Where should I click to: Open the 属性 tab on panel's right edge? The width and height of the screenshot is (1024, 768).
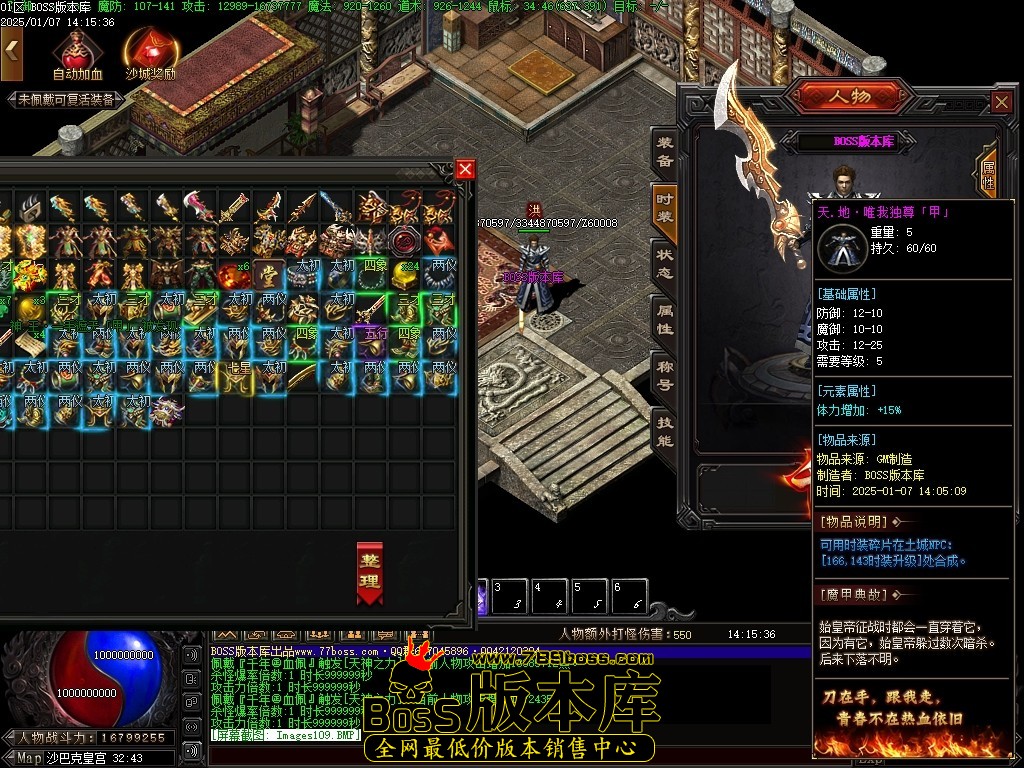[988, 176]
